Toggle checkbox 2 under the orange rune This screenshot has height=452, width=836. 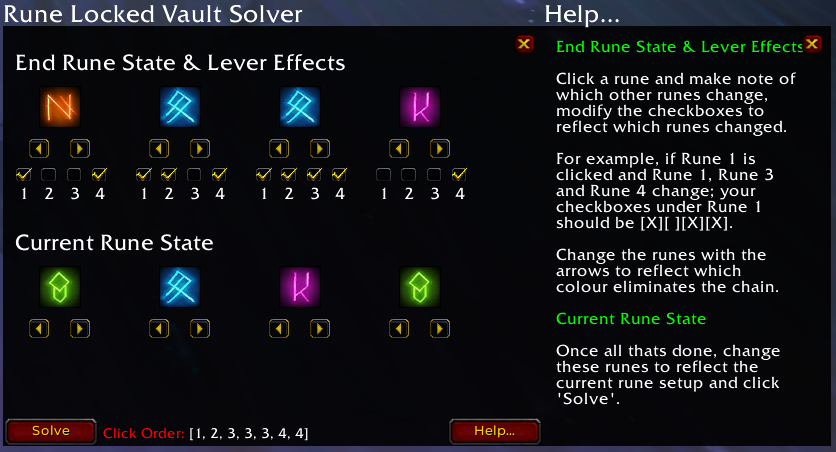48,175
